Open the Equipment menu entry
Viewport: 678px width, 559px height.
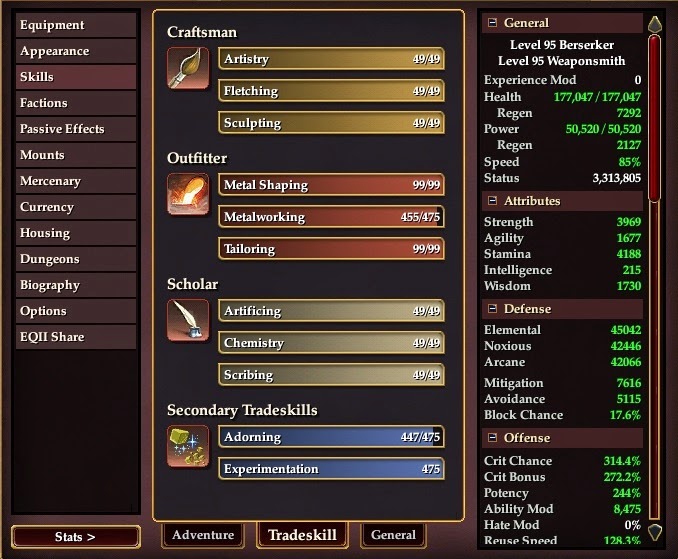click(x=76, y=25)
